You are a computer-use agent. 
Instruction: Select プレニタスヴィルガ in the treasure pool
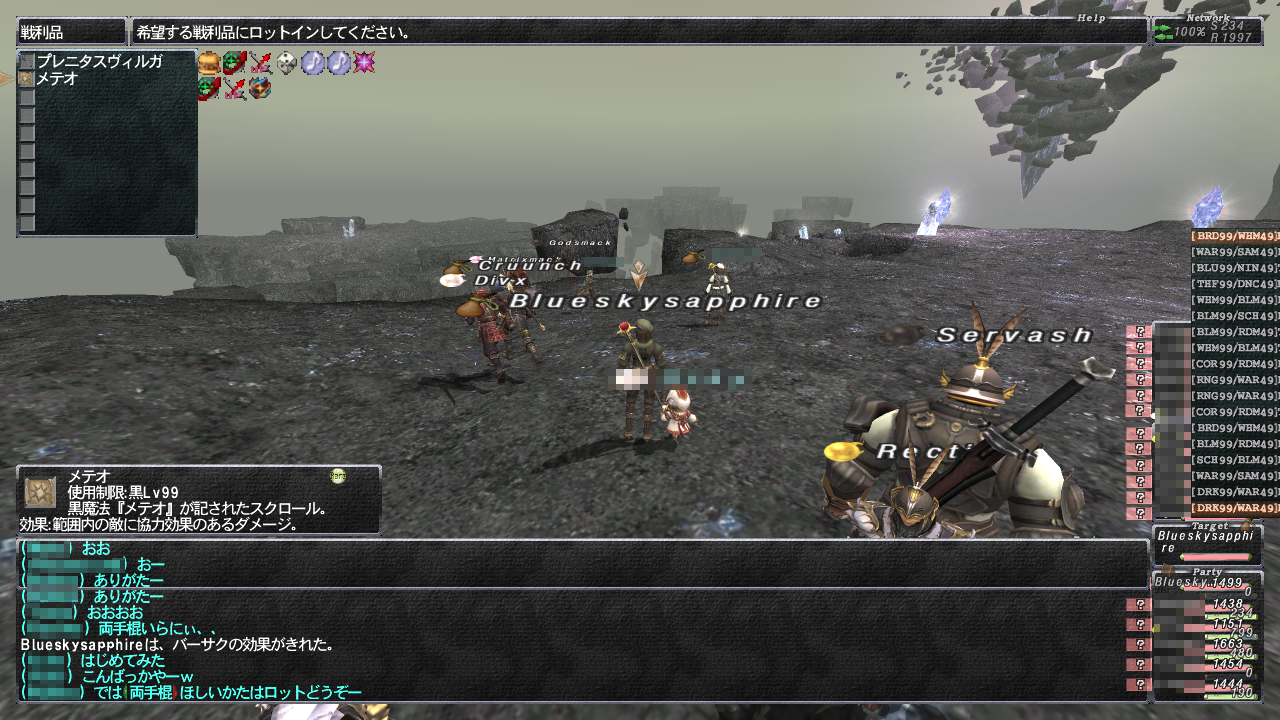coord(98,61)
